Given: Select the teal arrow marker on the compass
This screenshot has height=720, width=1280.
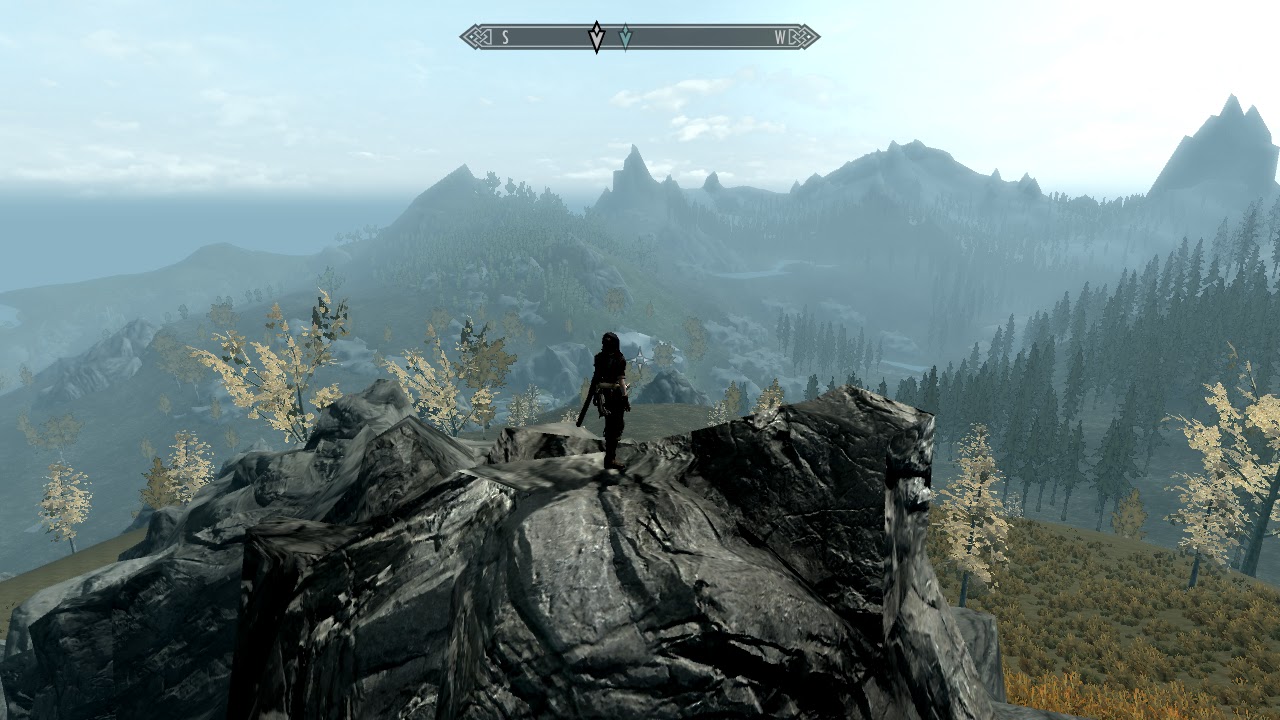Looking at the screenshot, I should pos(625,37).
